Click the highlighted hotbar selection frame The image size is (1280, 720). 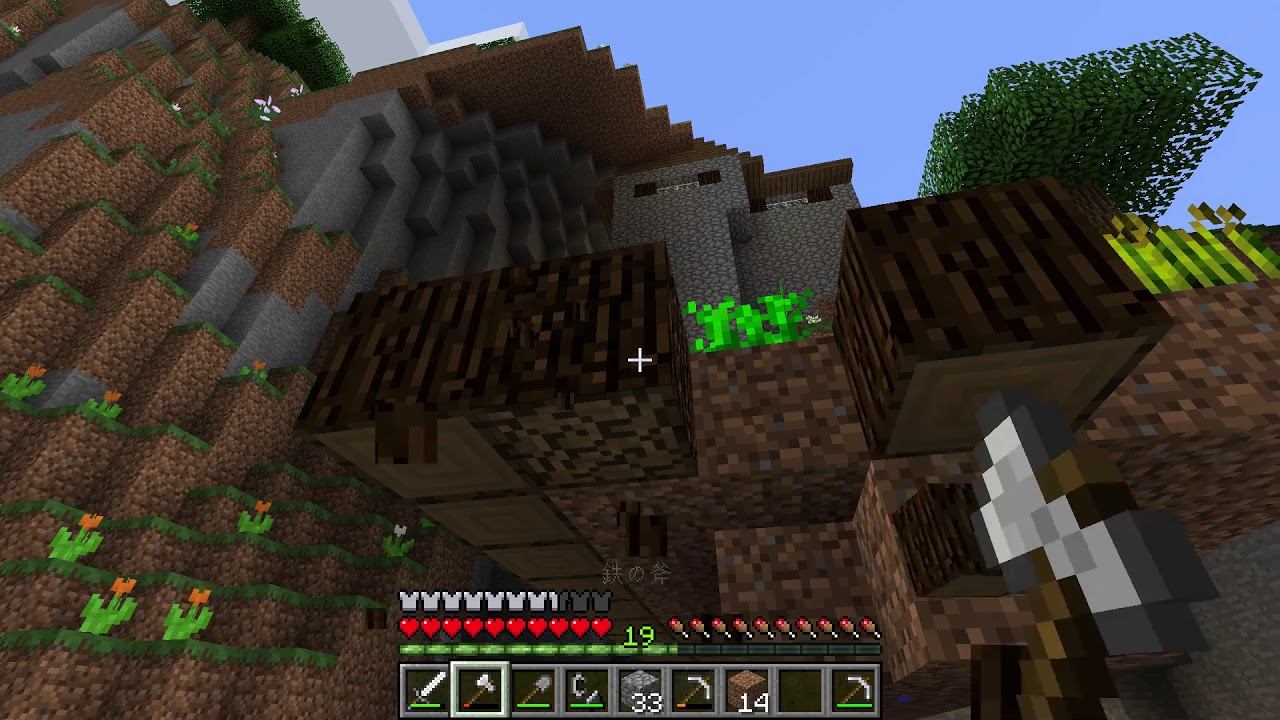pyautogui.click(x=482, y=689)
